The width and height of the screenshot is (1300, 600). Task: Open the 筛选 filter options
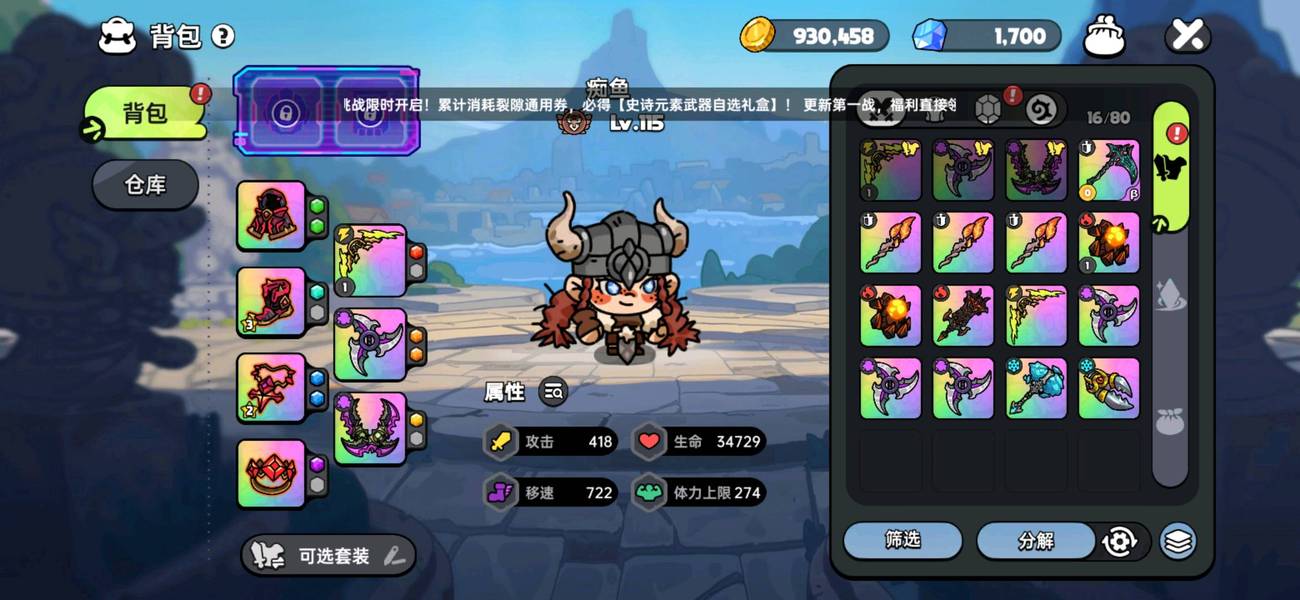coord(902,540)
